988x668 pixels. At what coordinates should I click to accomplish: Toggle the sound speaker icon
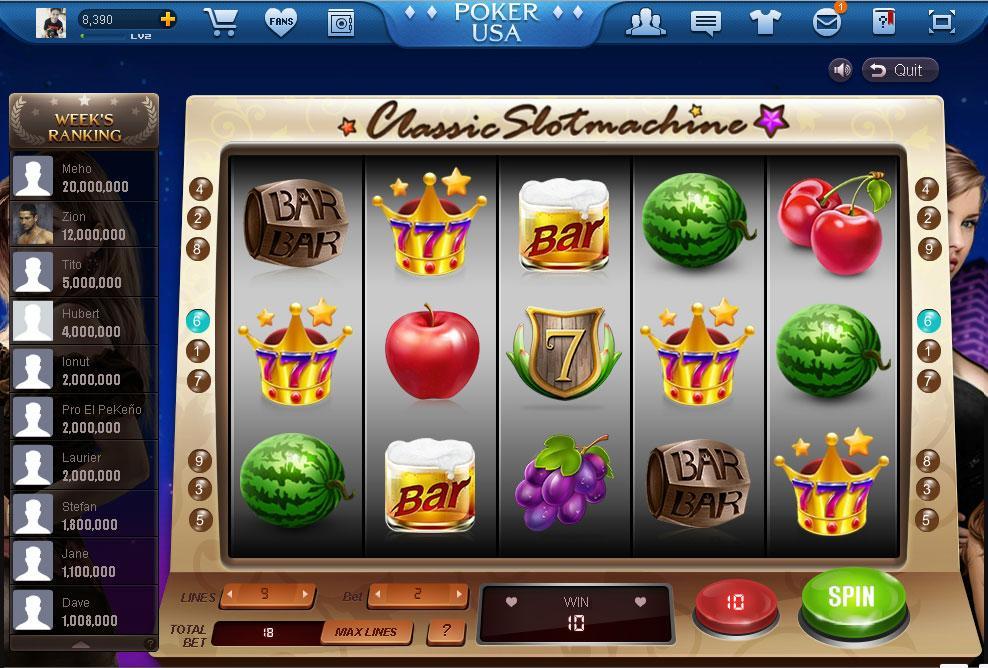click(841, 70)
